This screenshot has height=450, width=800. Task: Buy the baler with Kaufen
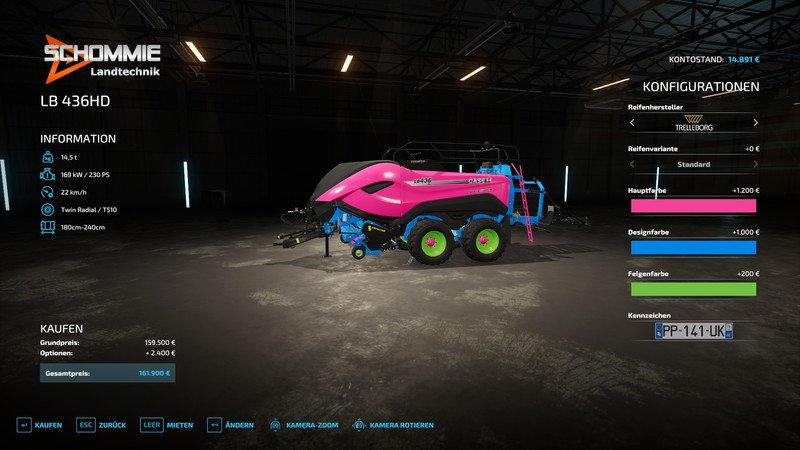[39, 425]
